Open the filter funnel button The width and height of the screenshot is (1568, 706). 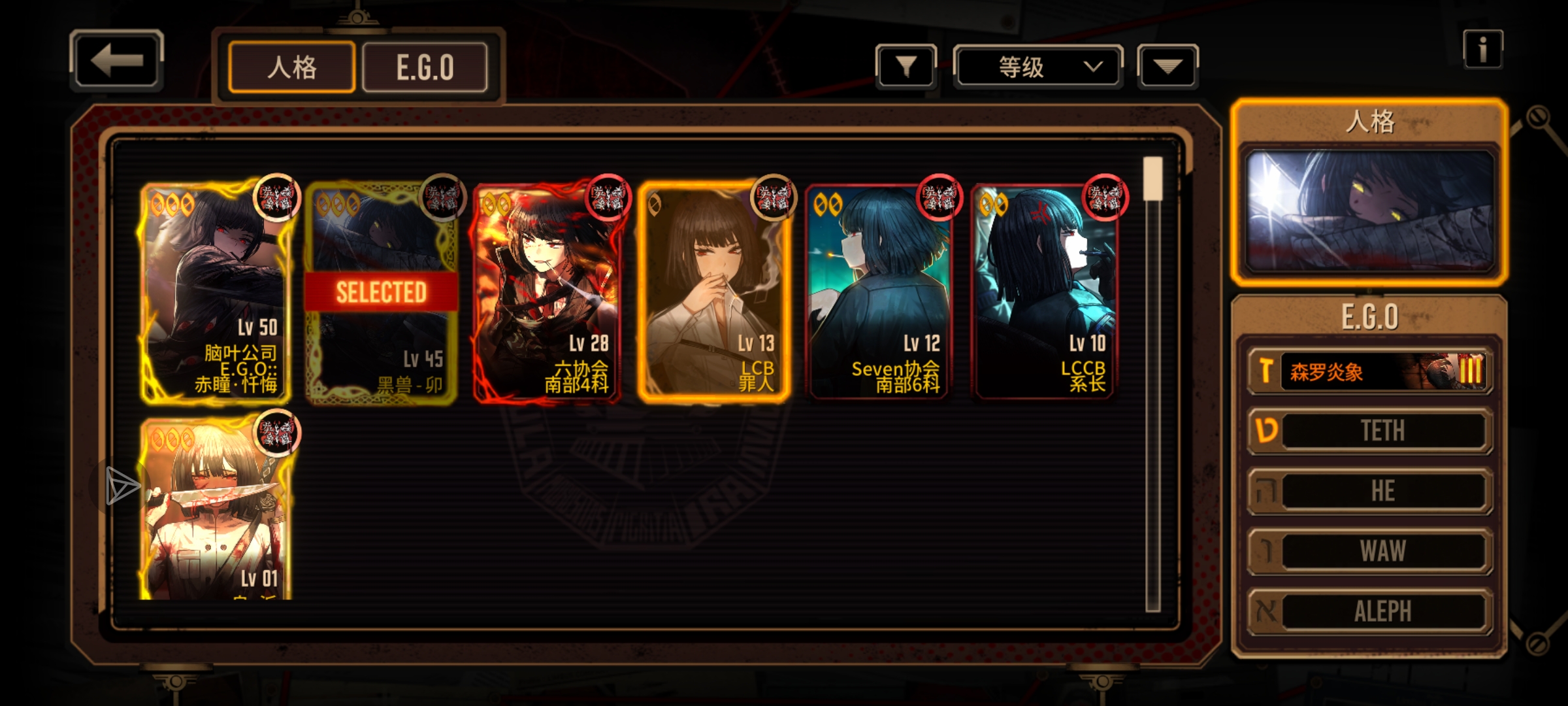[906, 66]
